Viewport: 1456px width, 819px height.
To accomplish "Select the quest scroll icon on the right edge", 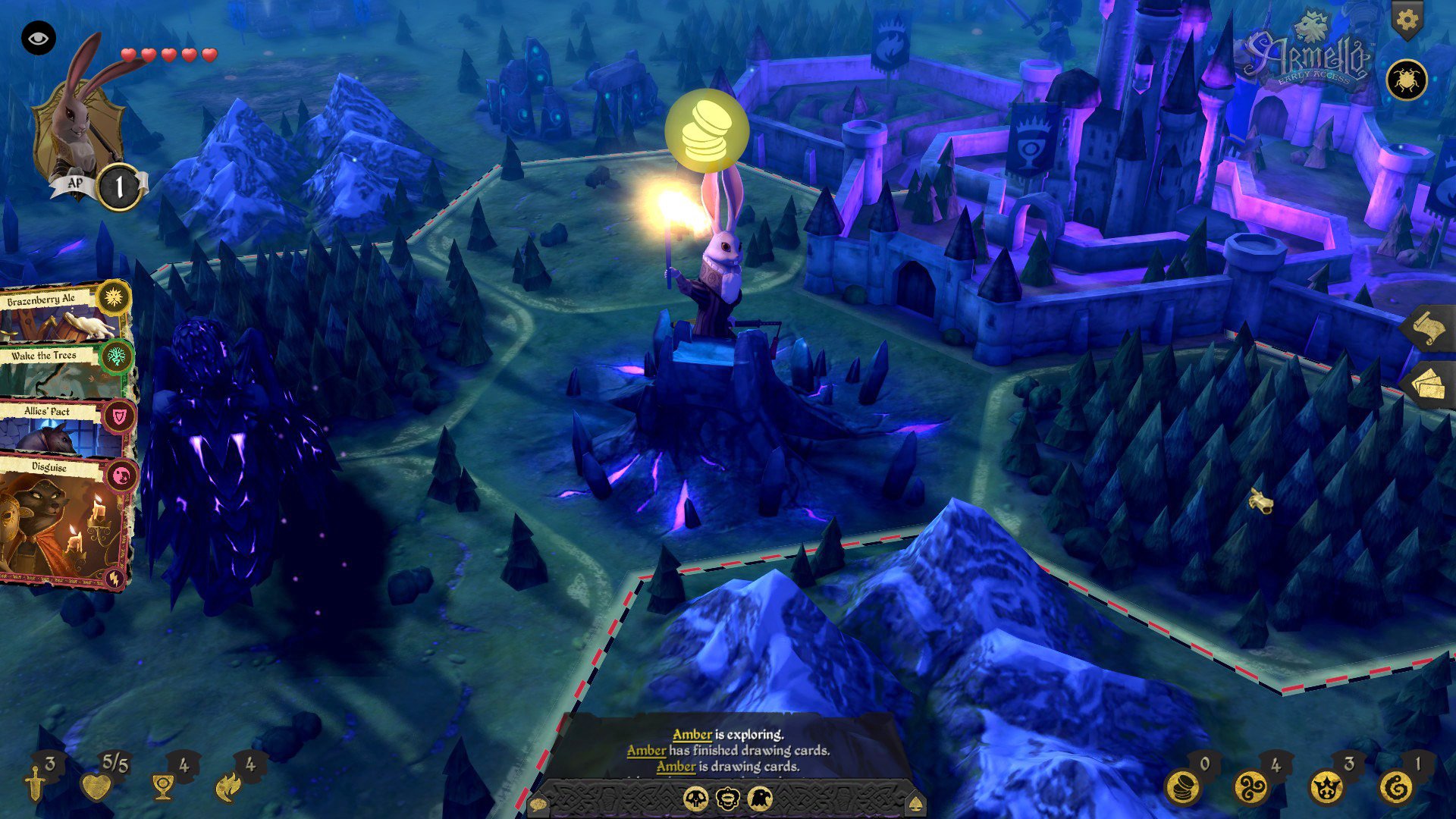I will pyautogui.click(x=1429, y=328).
